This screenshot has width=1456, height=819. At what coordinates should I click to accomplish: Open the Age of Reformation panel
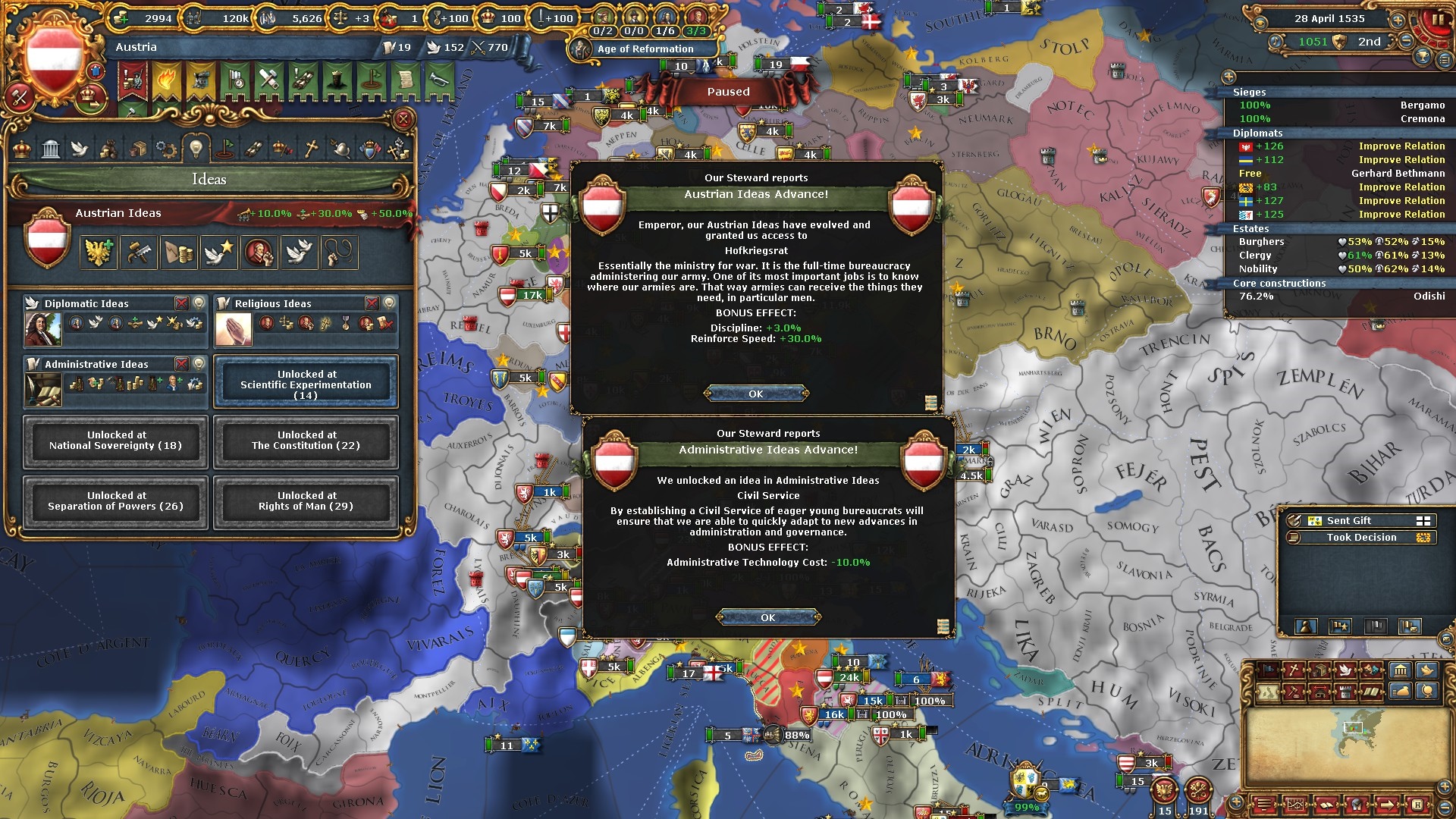645,49
